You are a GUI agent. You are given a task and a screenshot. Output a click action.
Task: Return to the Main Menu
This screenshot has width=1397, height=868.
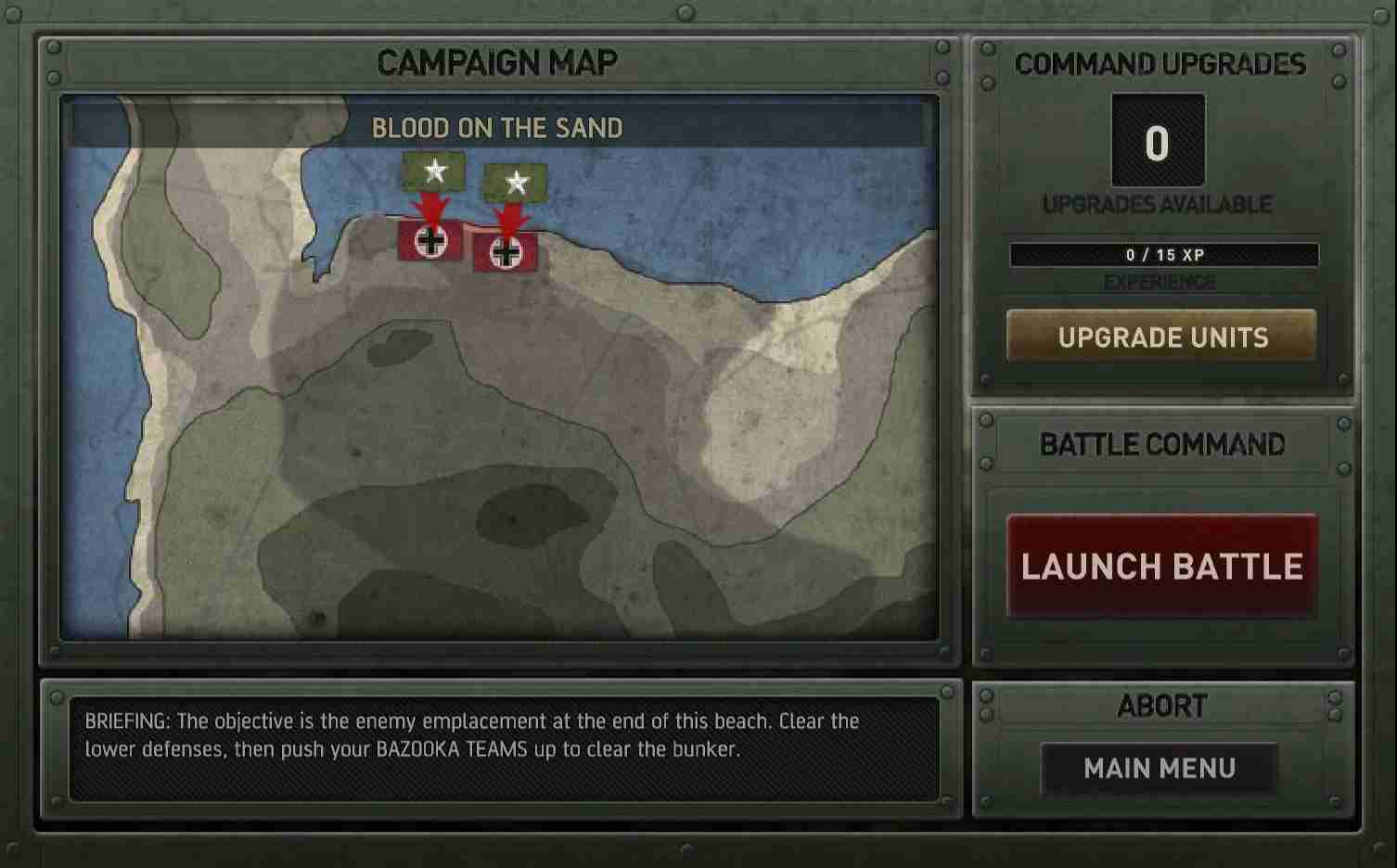pyautogui.click(x=1160, y=768)
